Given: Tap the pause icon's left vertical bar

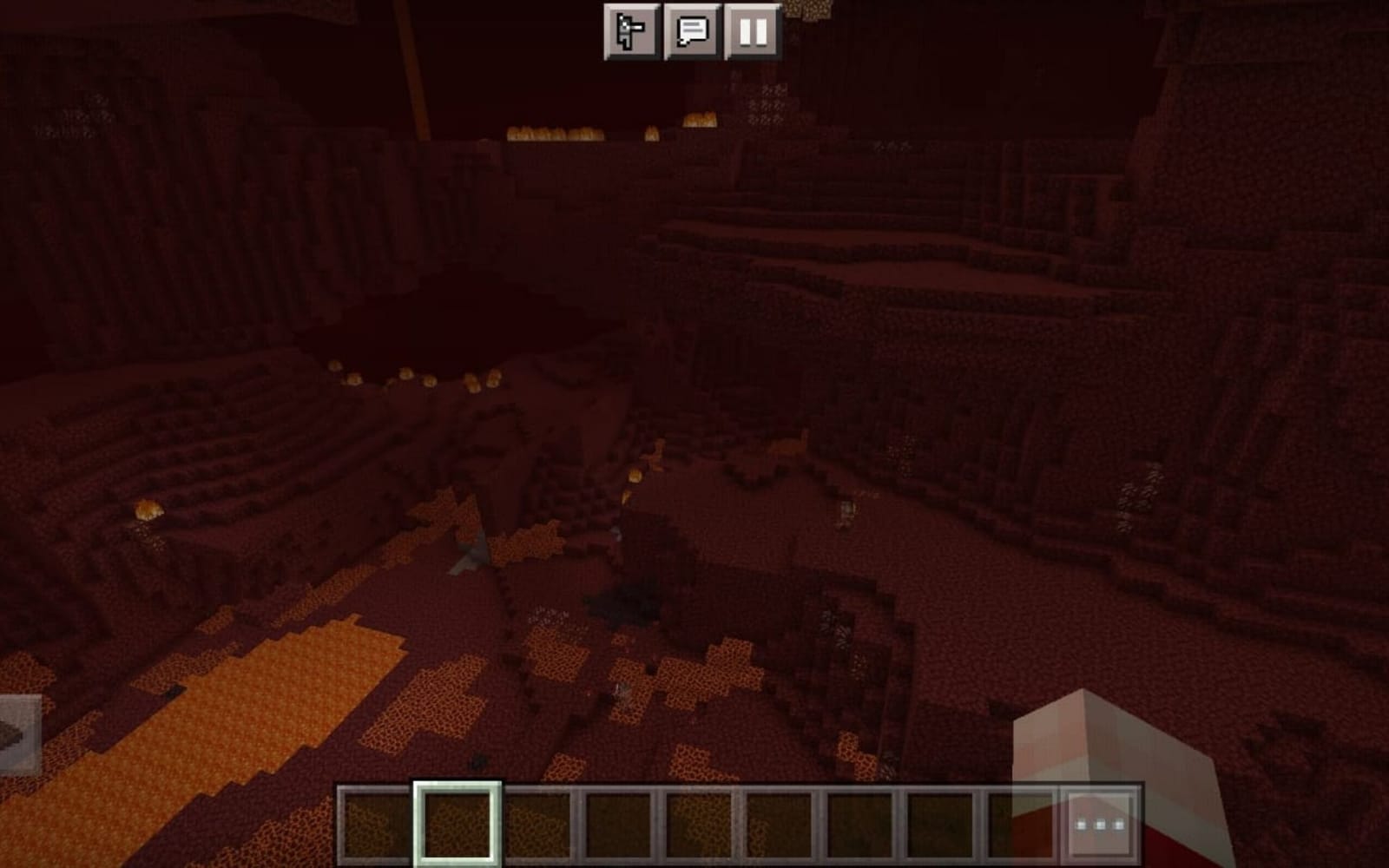Looking at the screenshot, I should 746,31.
